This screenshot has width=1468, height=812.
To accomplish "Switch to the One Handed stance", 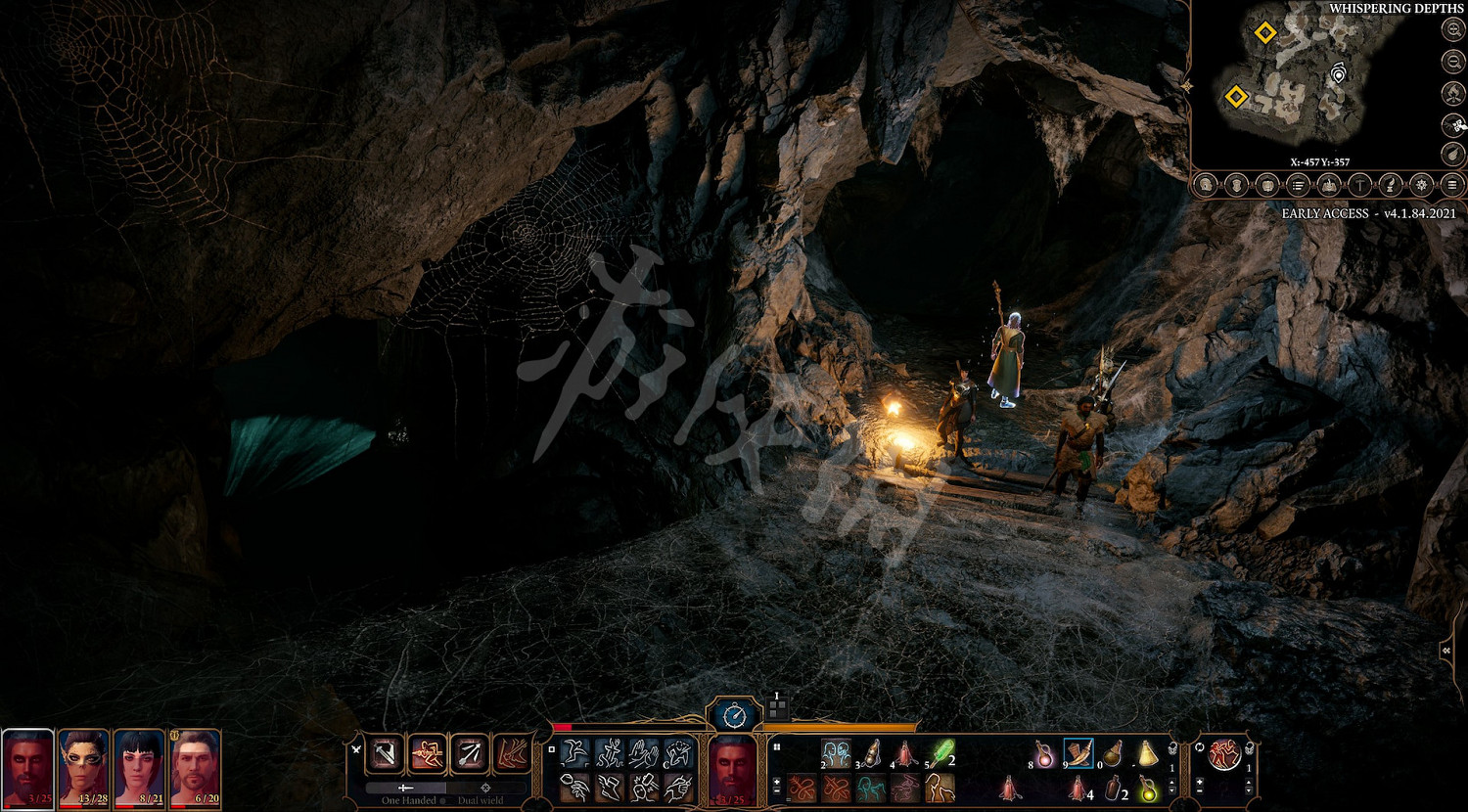I will click(405, 789).
